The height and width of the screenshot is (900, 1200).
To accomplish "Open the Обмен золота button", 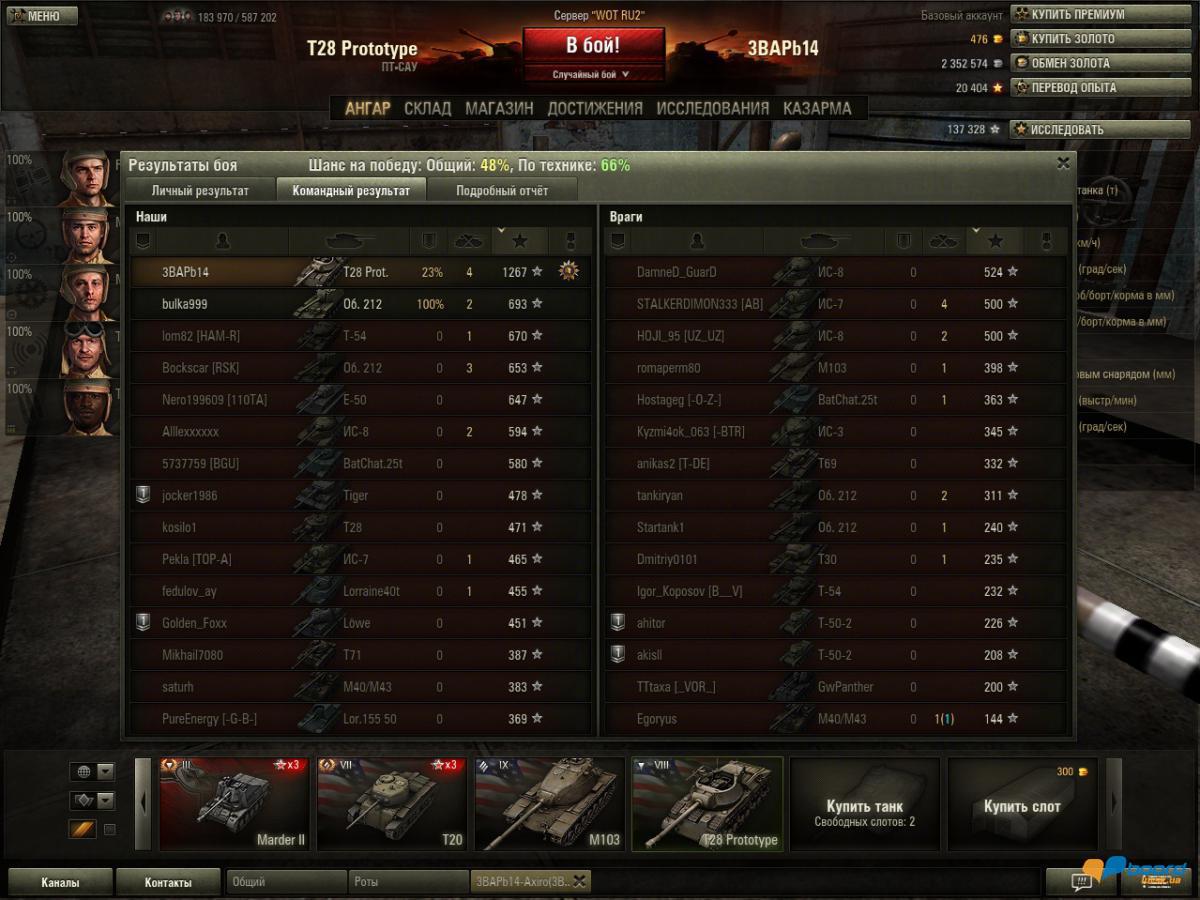I will (1085, 63).
